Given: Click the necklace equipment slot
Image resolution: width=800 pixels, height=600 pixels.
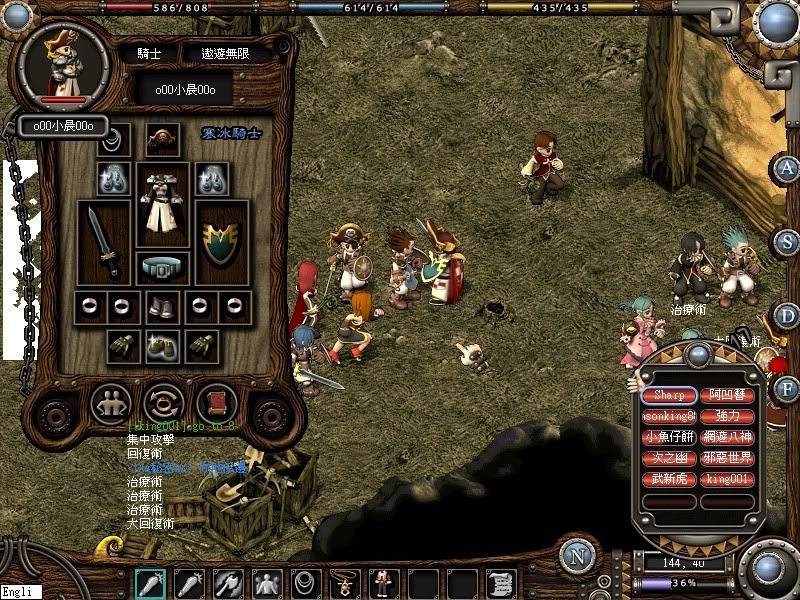Looking at the screenshot, I should (114, 139).
